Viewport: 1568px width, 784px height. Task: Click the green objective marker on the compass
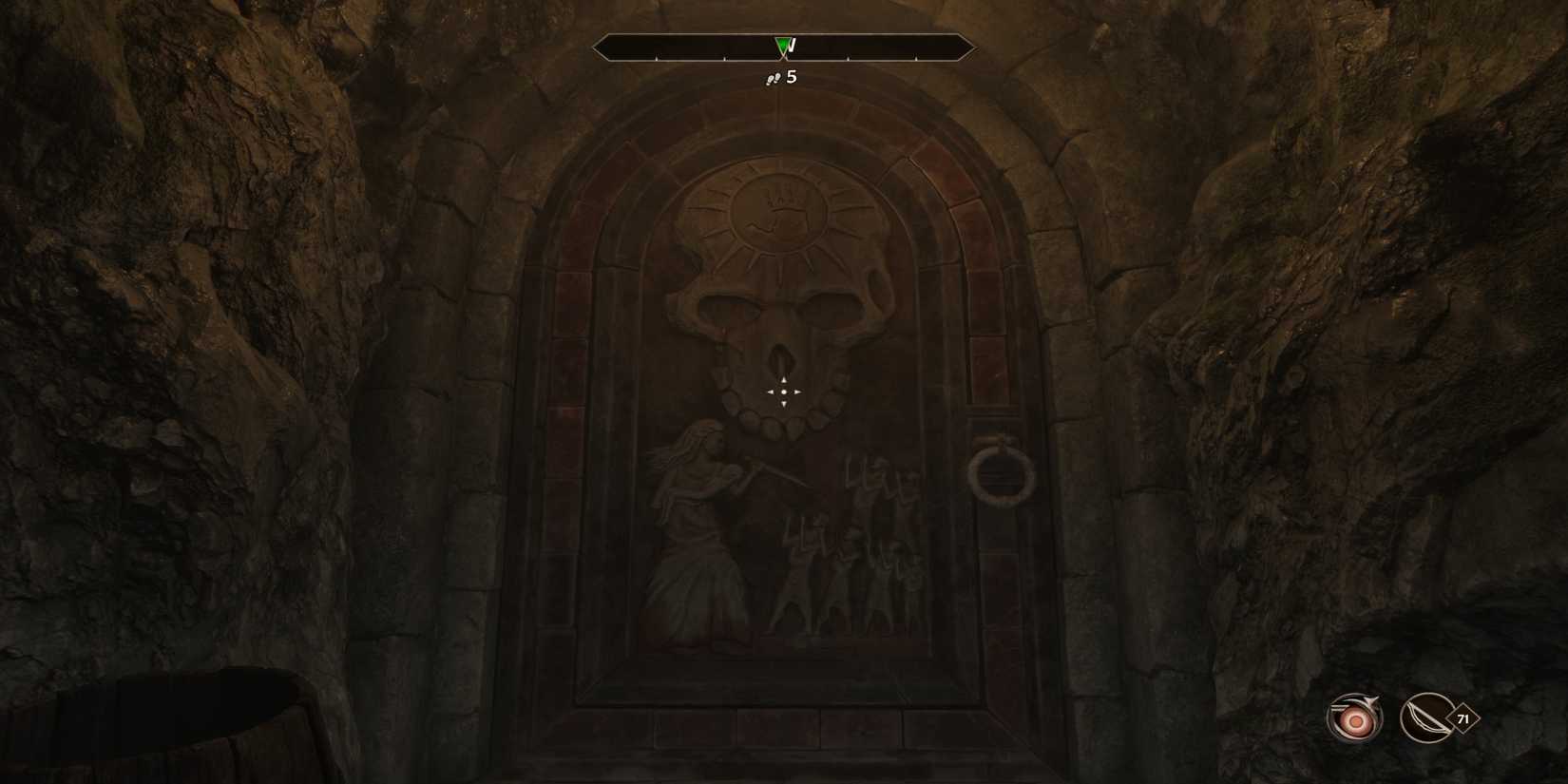point(782,44)
